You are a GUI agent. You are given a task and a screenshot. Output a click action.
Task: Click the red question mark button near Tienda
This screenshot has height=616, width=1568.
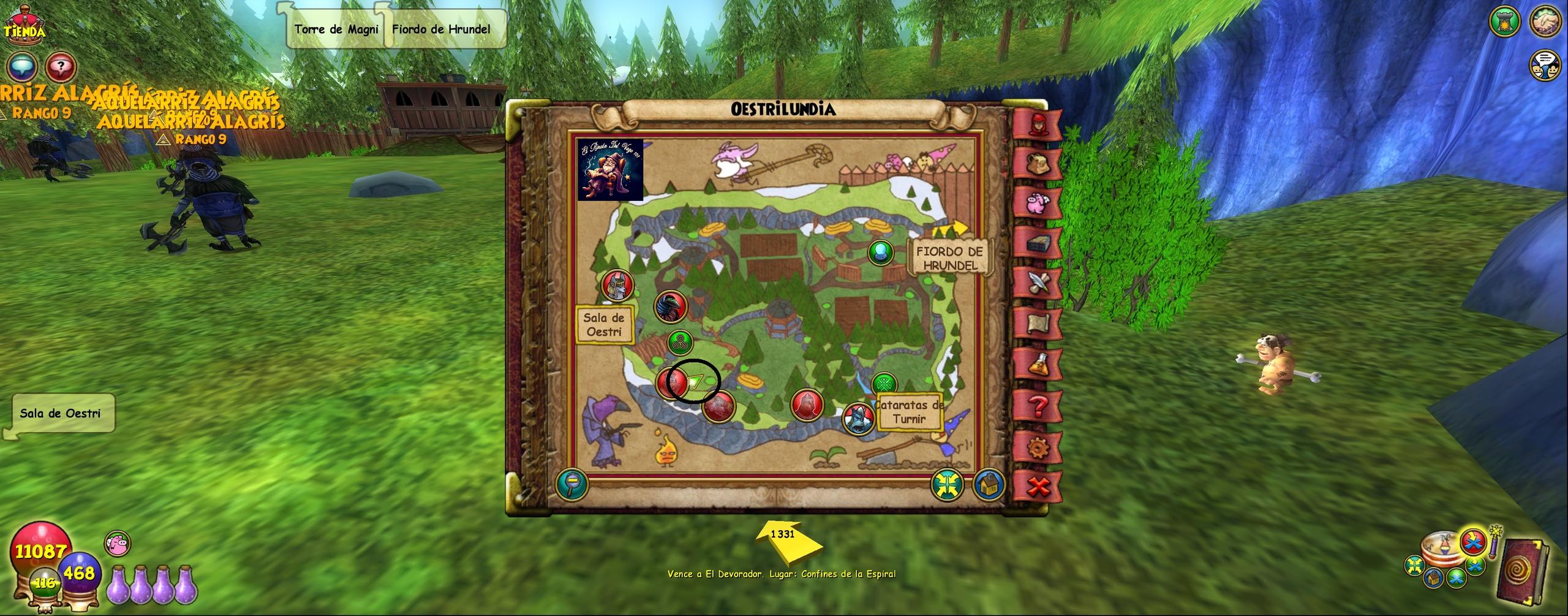61,66
